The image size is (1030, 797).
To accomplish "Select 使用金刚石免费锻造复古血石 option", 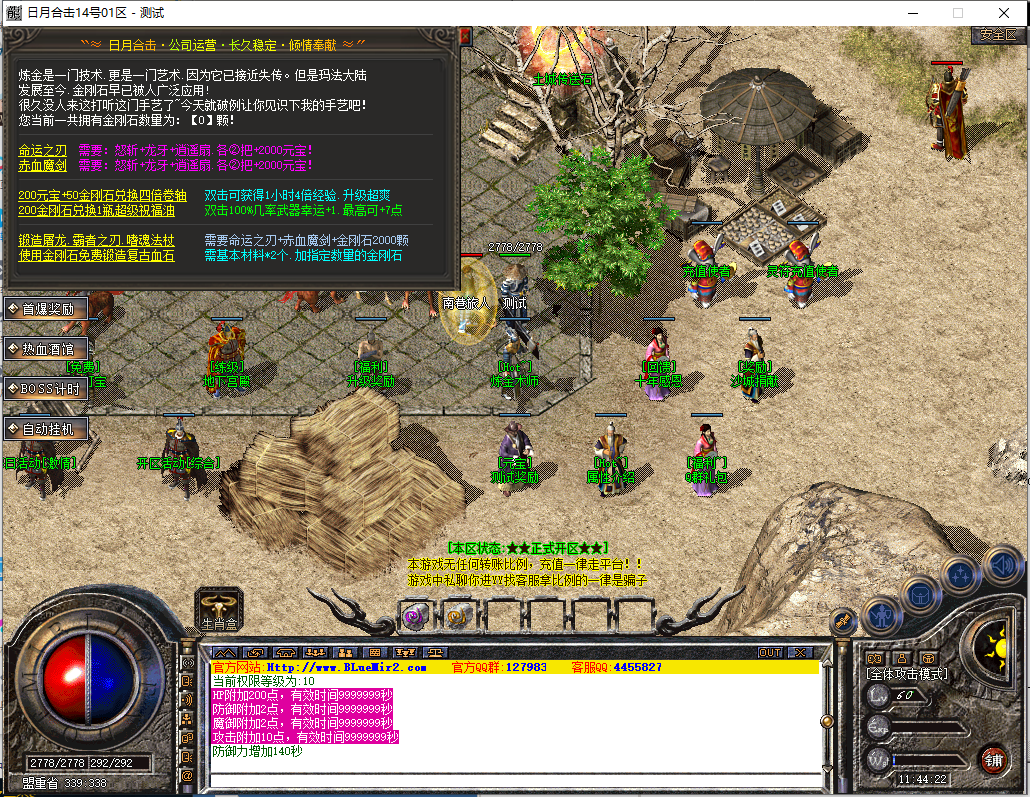I will click(96, 256).
